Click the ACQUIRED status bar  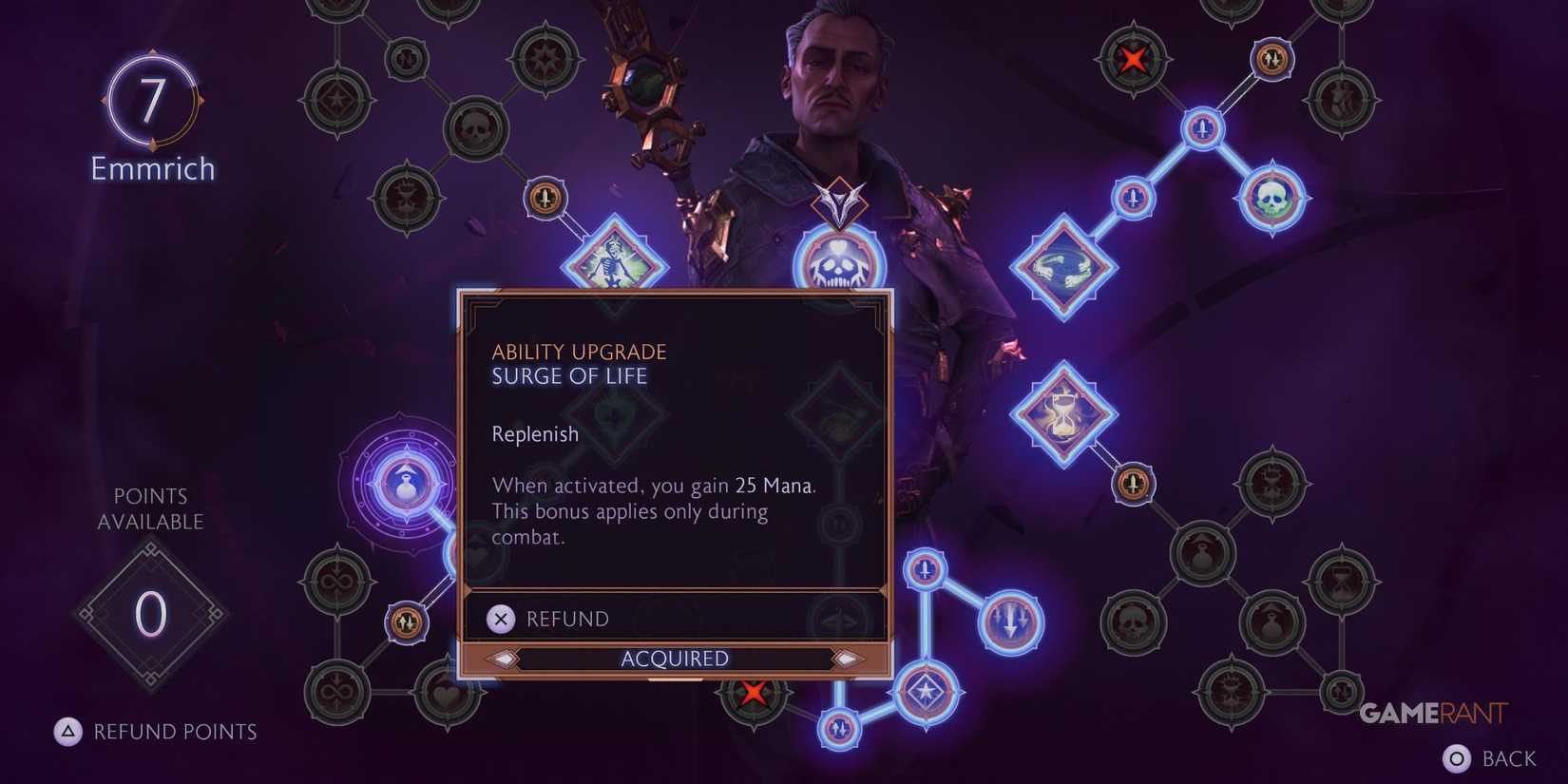pos(675,658)
